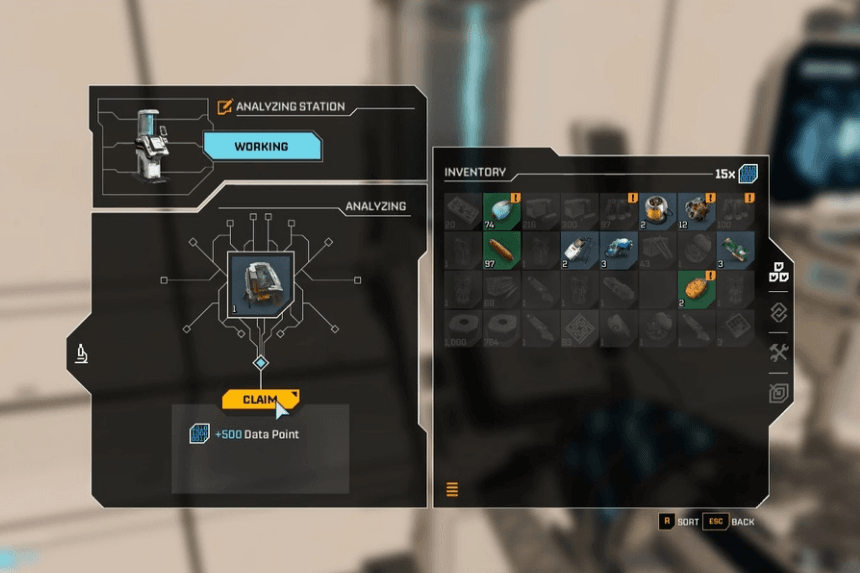Click the Working status button
Image resolution: width=860 pixels, height=573 pixels.
262,147
